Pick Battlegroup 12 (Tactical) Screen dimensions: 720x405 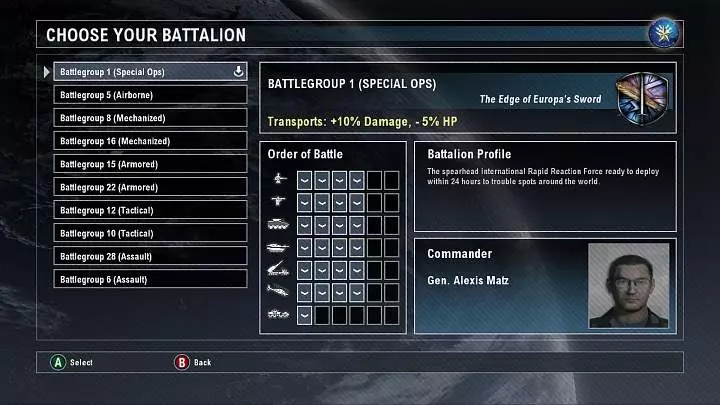tap(150, 210)
